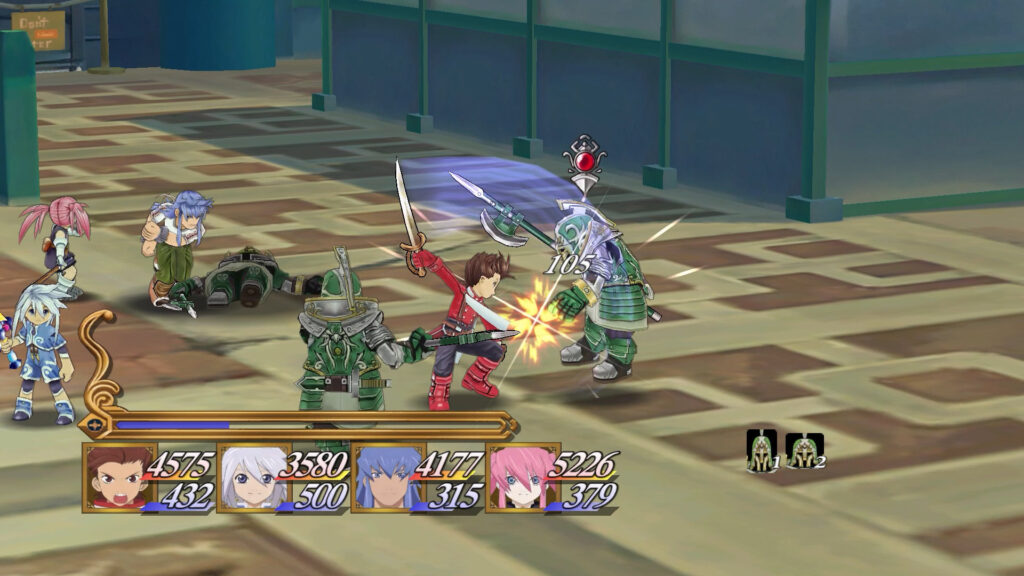1024x576 pixels.
Task: Select the silver-haired Genis portrait
Action: click(247, 478)
